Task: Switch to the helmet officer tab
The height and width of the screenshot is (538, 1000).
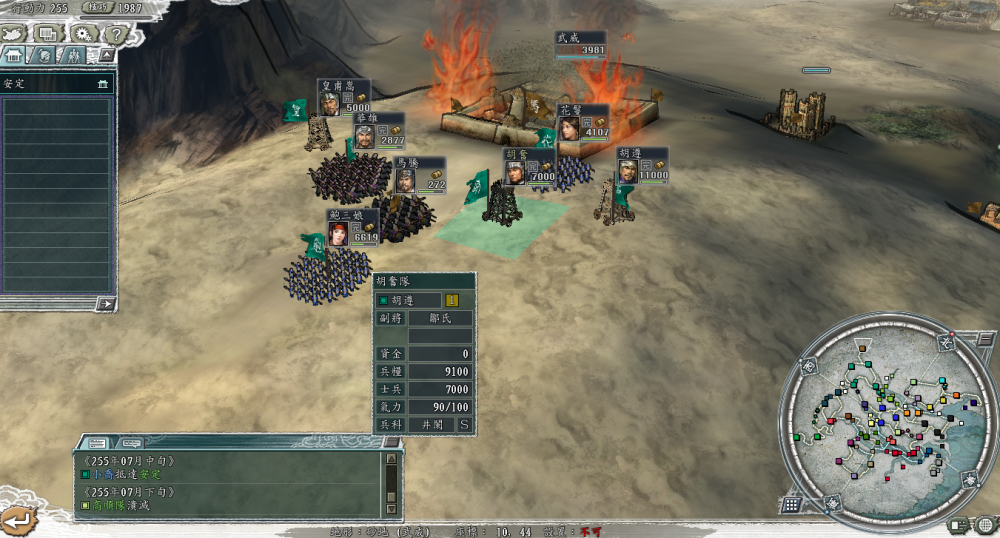Action: point(45,56)
